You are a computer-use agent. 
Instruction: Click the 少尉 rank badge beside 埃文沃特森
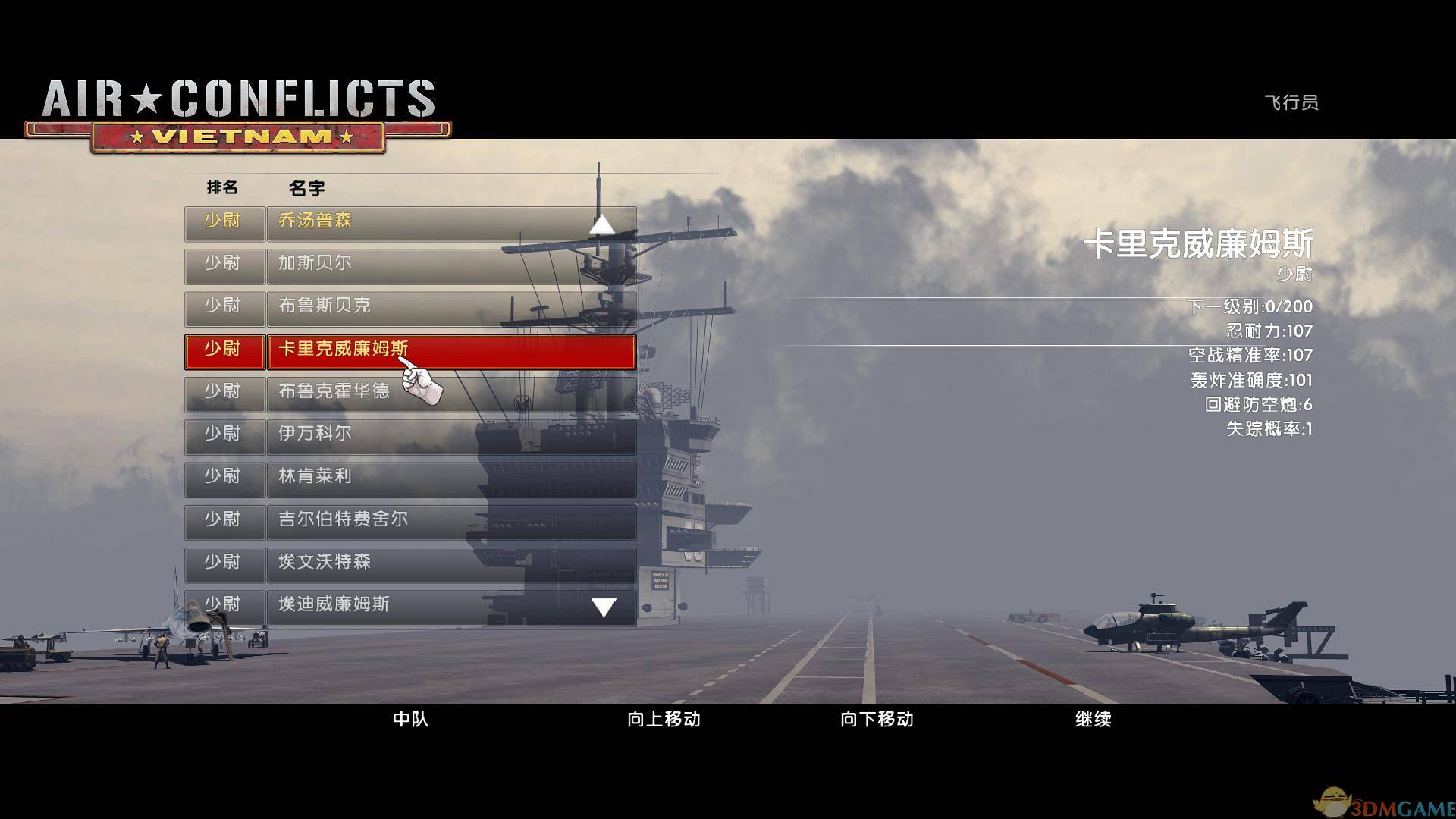pos(224,563)
